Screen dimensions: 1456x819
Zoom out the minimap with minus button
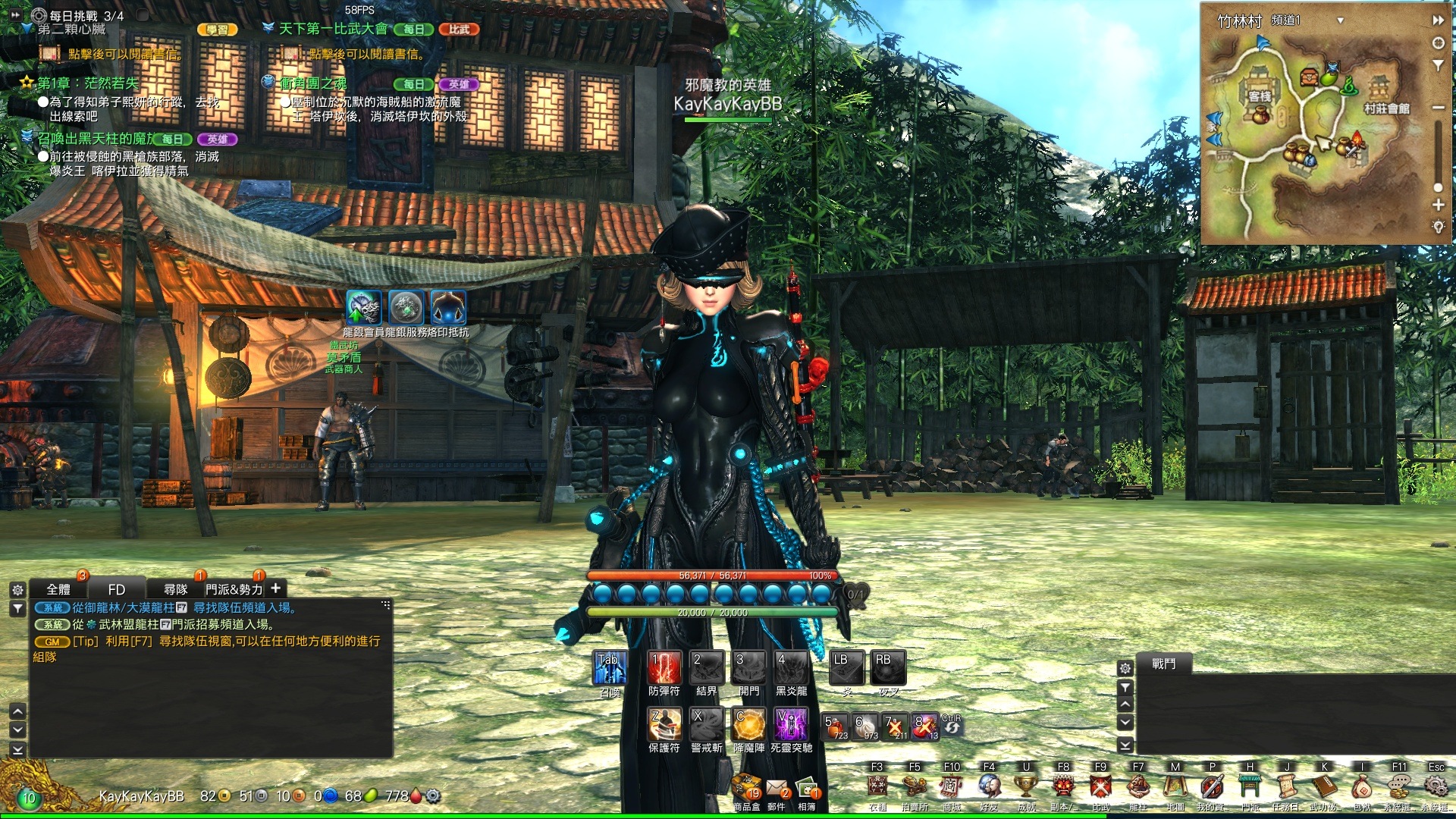(1438, 108)
